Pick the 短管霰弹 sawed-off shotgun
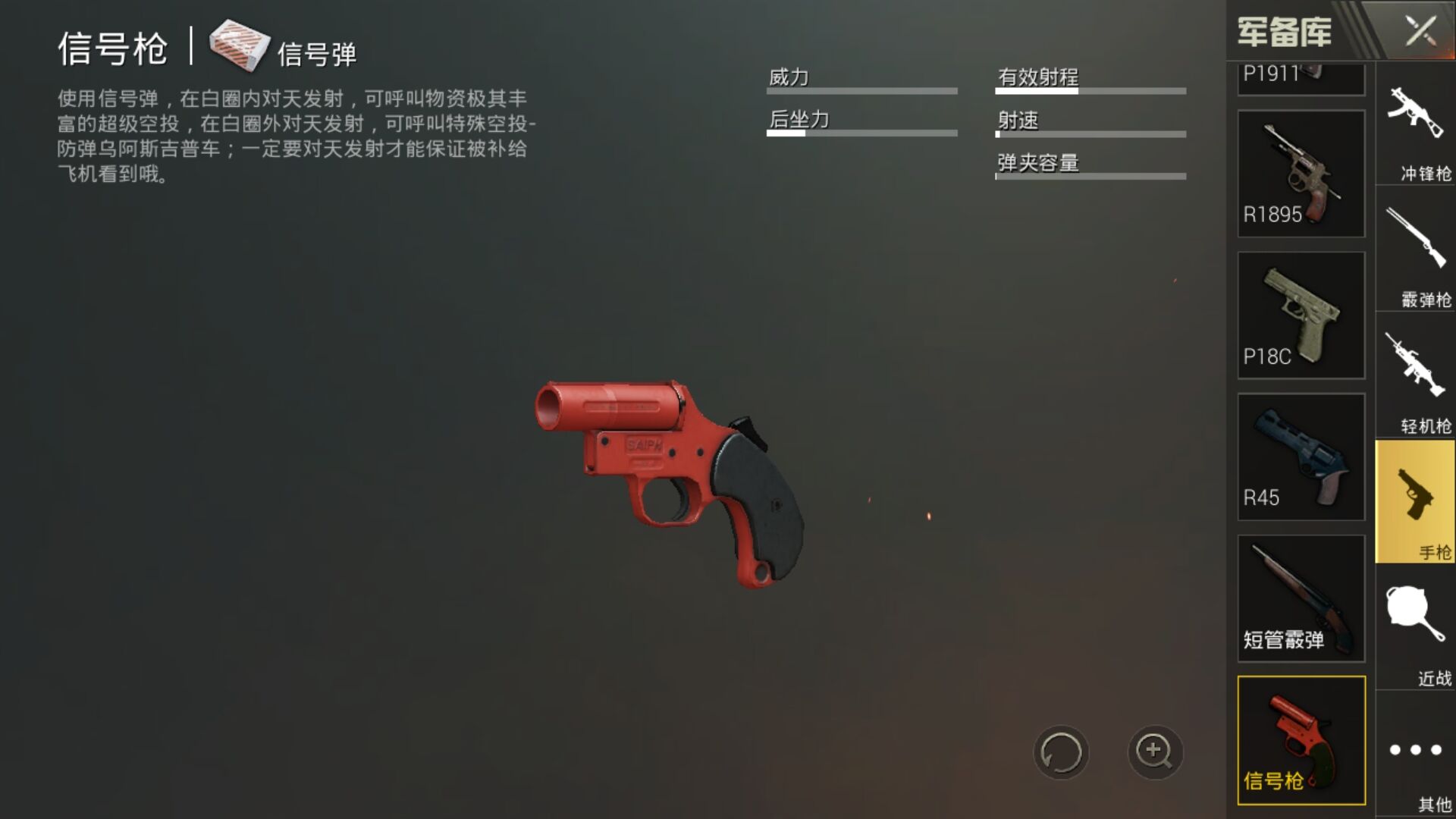The image size is (1456, 819). [1301, 598]
